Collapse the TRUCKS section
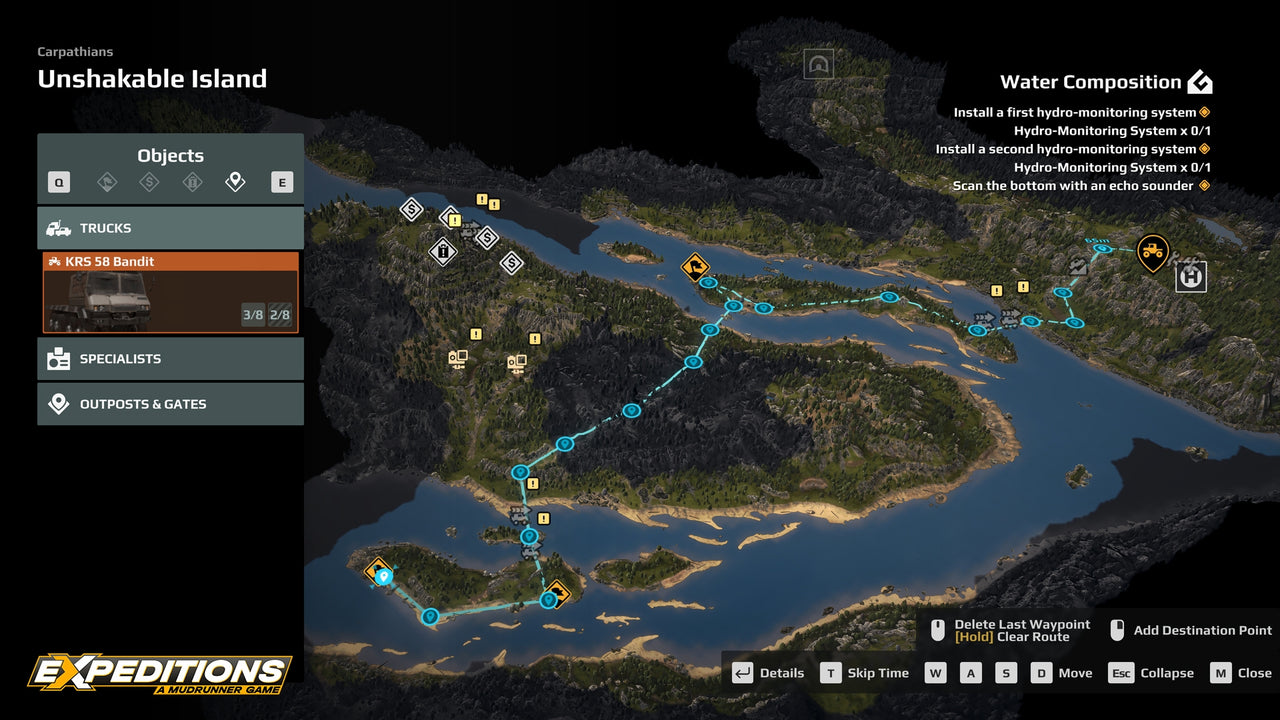The width and height of the screenshot is (1280, 720). point(170,227)
